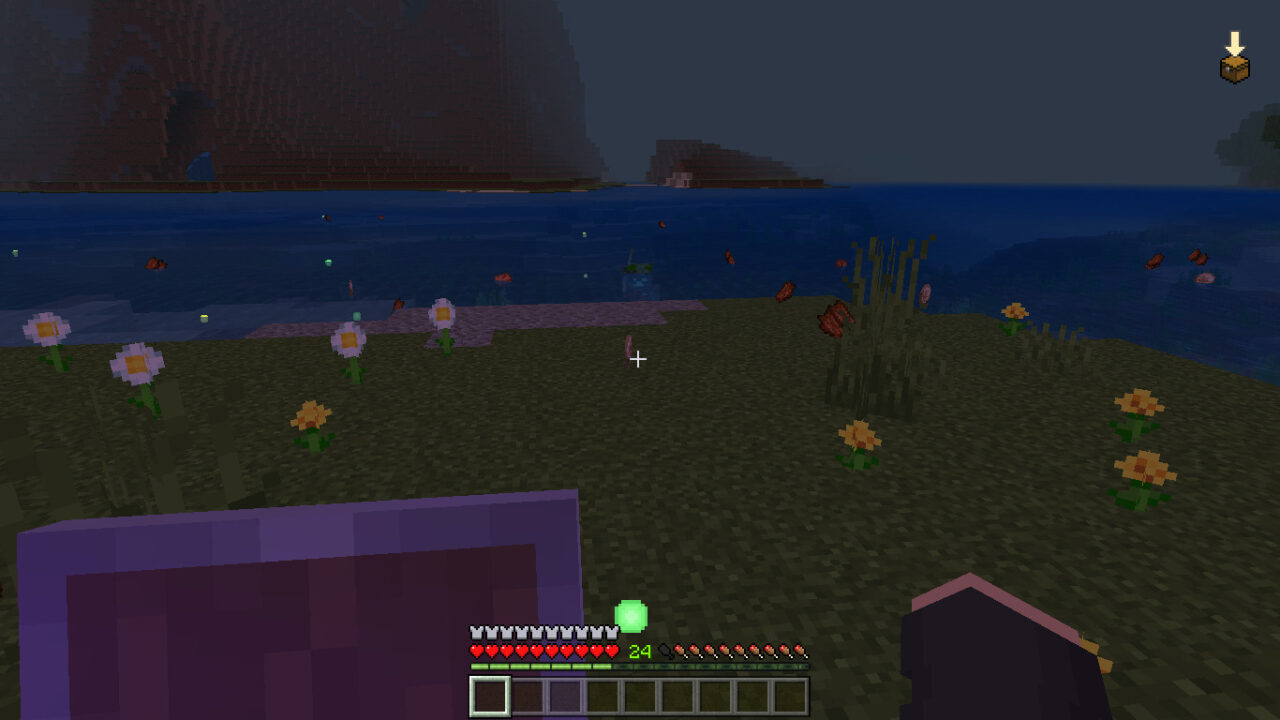Click the chest icon with down arrow
Screen dimensions: 1280x720
click(x=1235, y=60)
